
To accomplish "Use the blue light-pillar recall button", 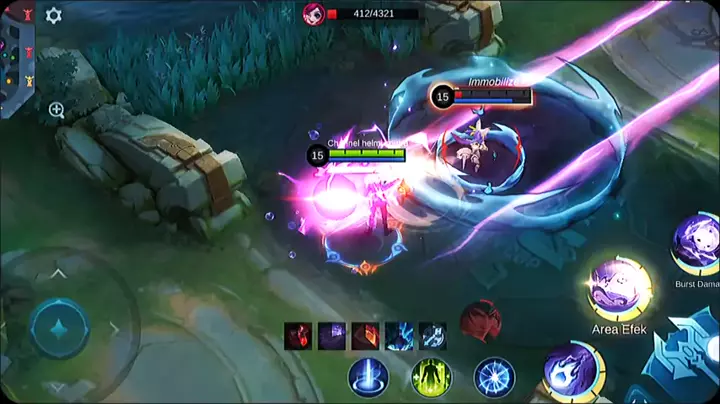I will [368, 377].
